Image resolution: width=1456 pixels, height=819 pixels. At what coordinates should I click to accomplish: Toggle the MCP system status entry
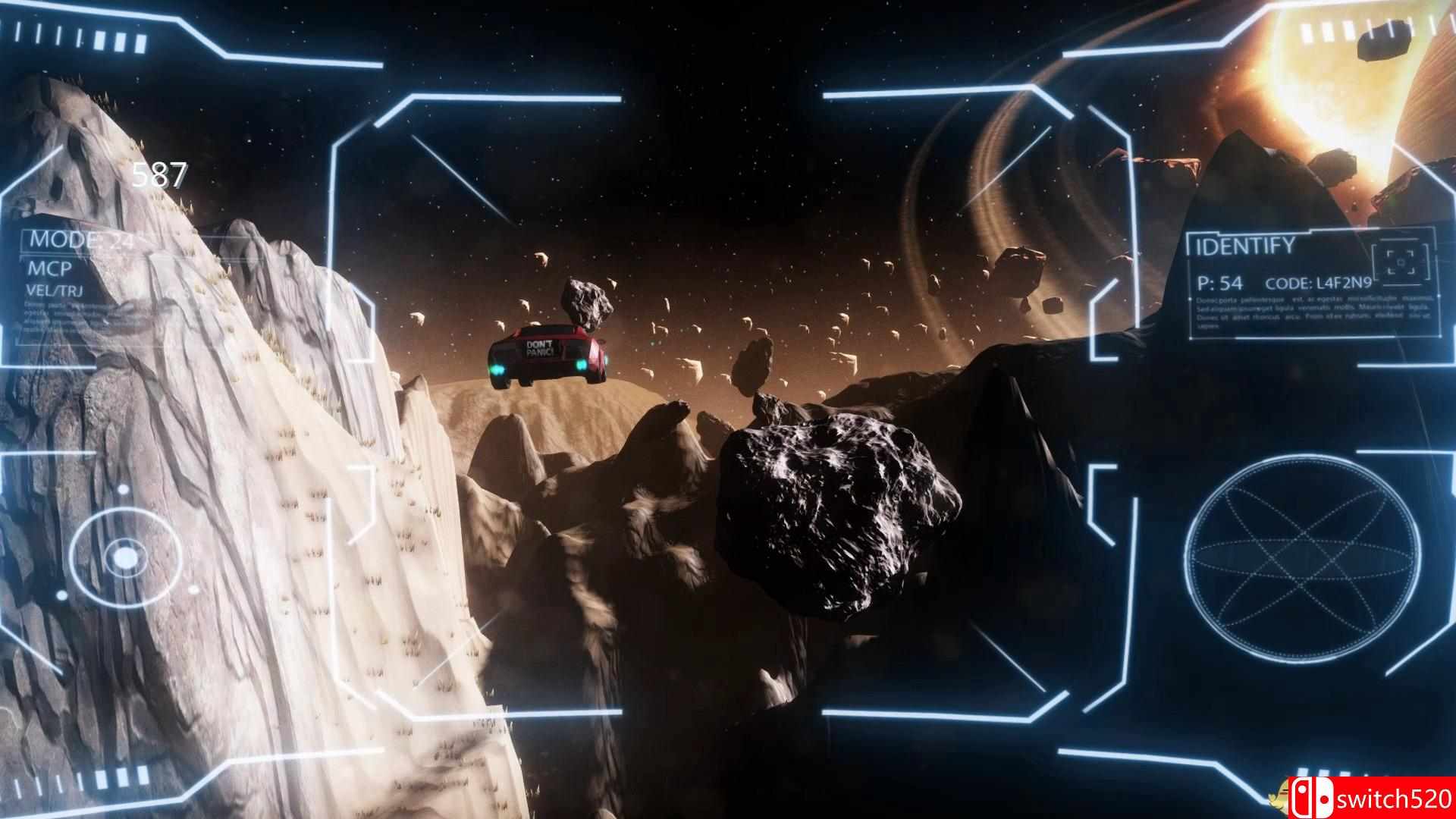51,270
